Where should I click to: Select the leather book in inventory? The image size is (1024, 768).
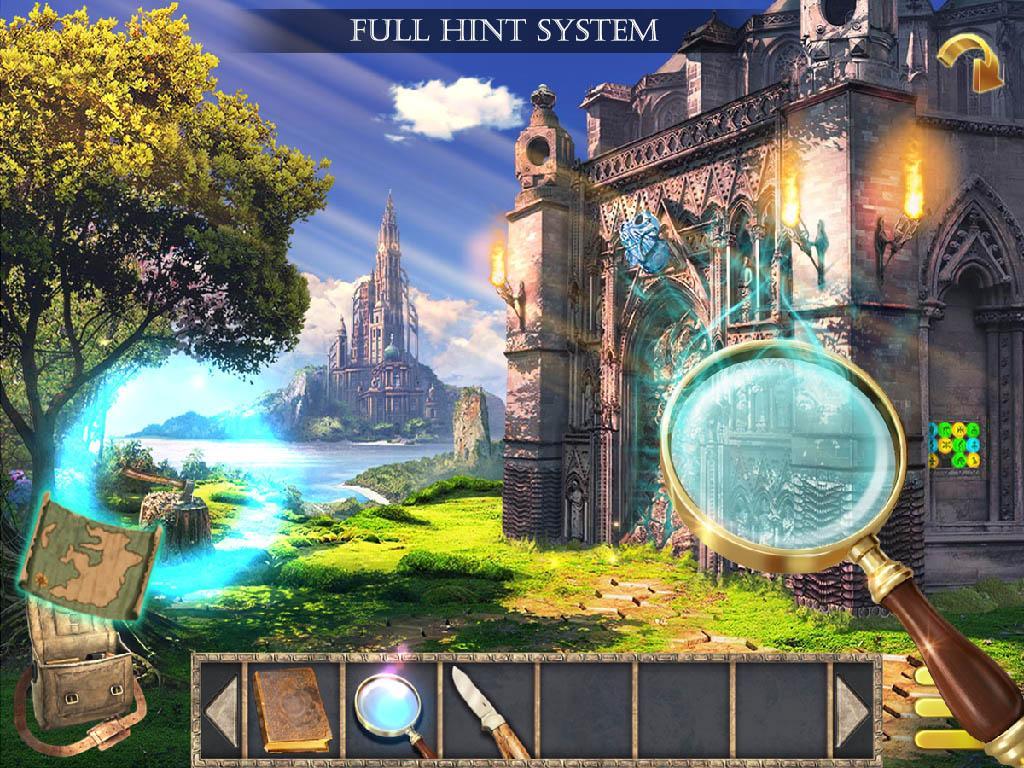(291, 708)
